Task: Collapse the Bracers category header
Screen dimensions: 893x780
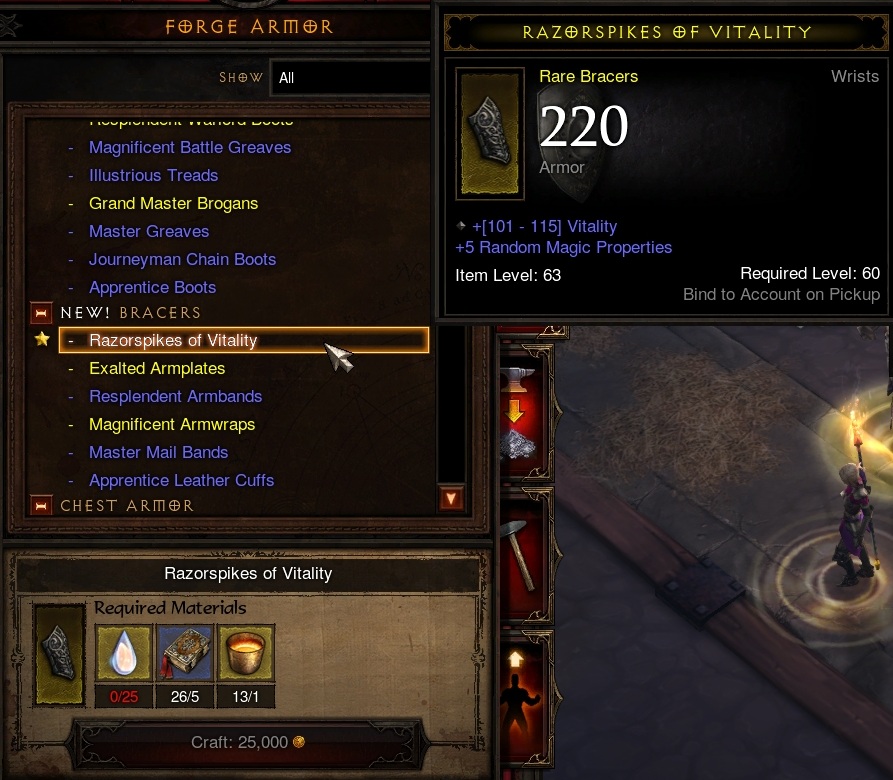Action: click(41, 313)
